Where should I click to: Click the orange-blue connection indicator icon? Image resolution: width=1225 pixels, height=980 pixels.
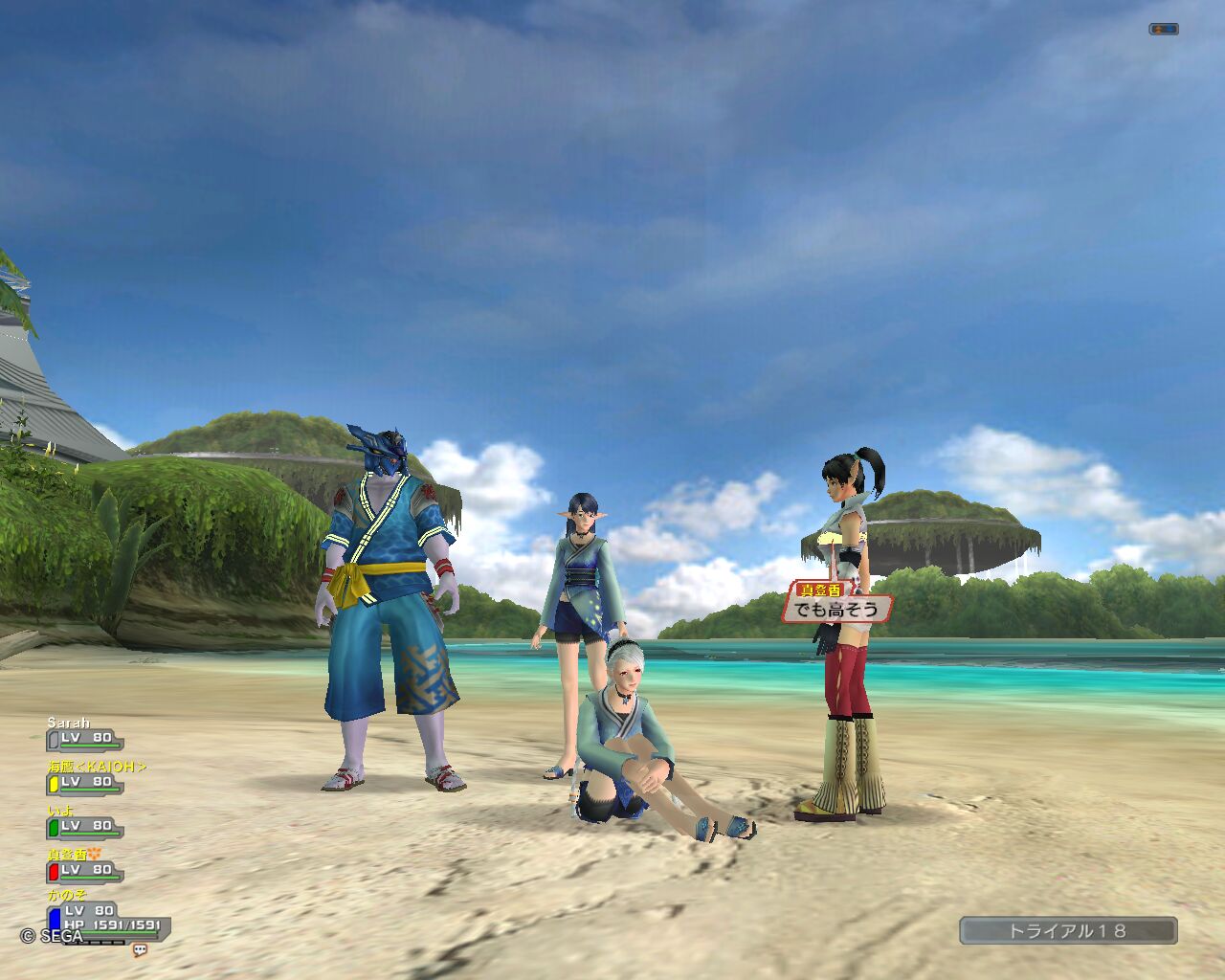pos(1163,30)
